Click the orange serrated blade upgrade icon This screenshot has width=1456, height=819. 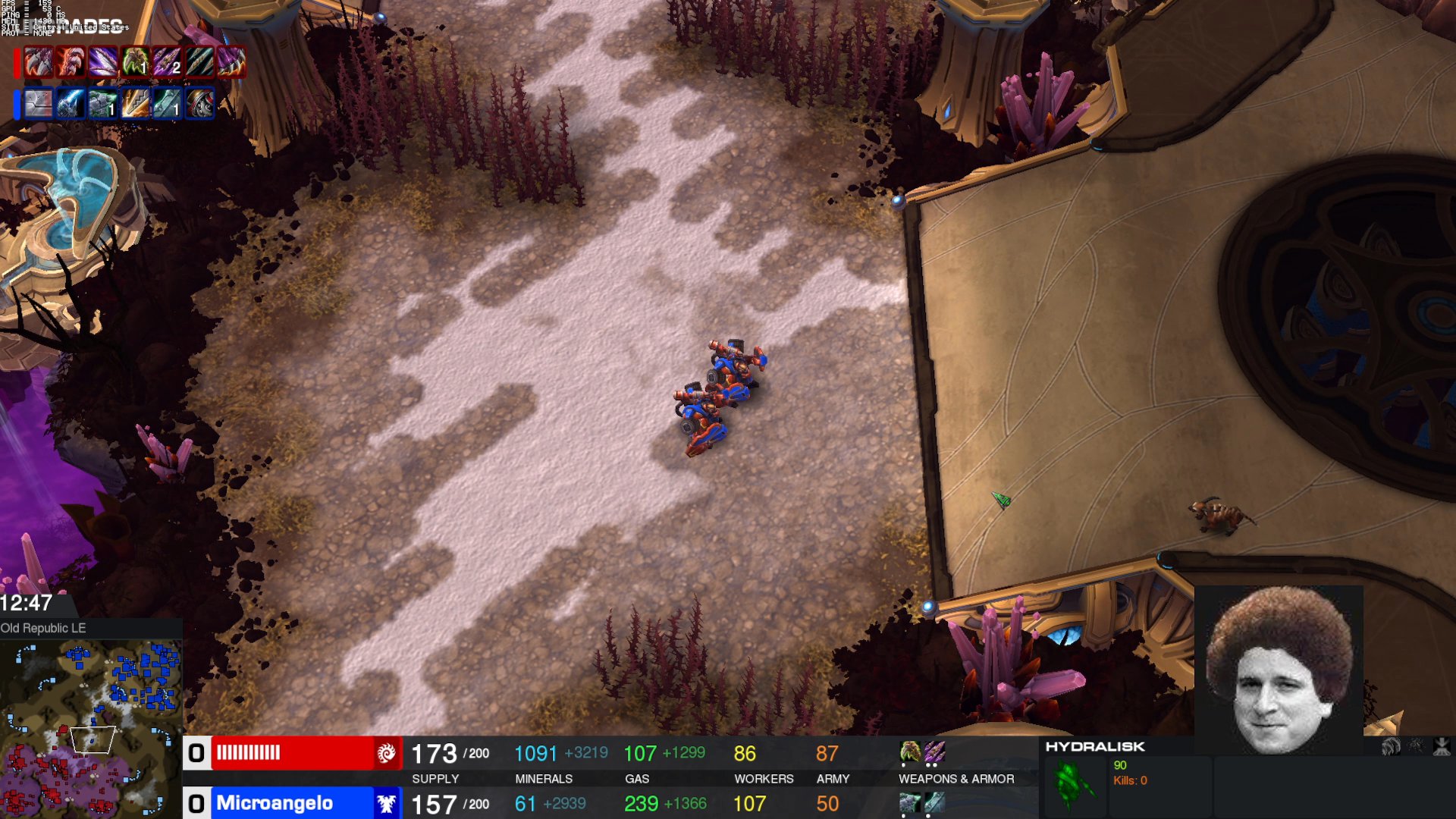(x=135, y=104)
